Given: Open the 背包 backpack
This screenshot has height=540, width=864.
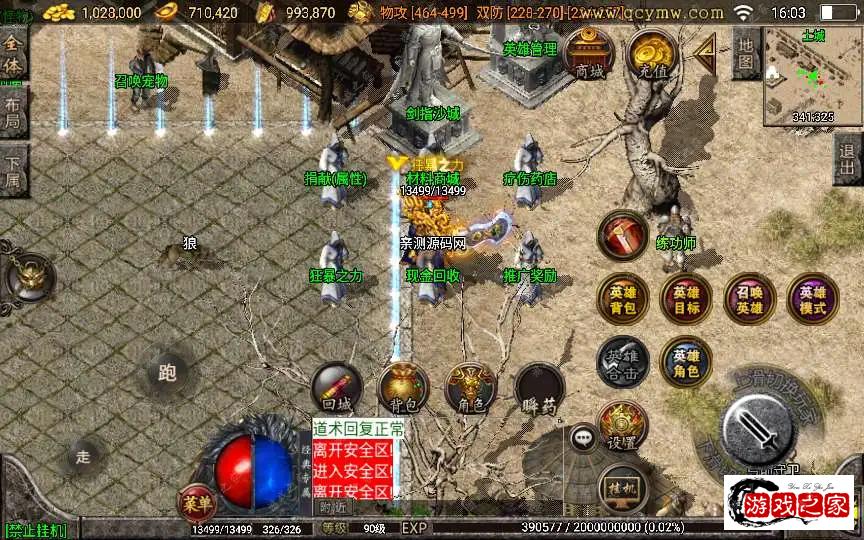Looking at the screenshot, I should click(x=403, y=388).
